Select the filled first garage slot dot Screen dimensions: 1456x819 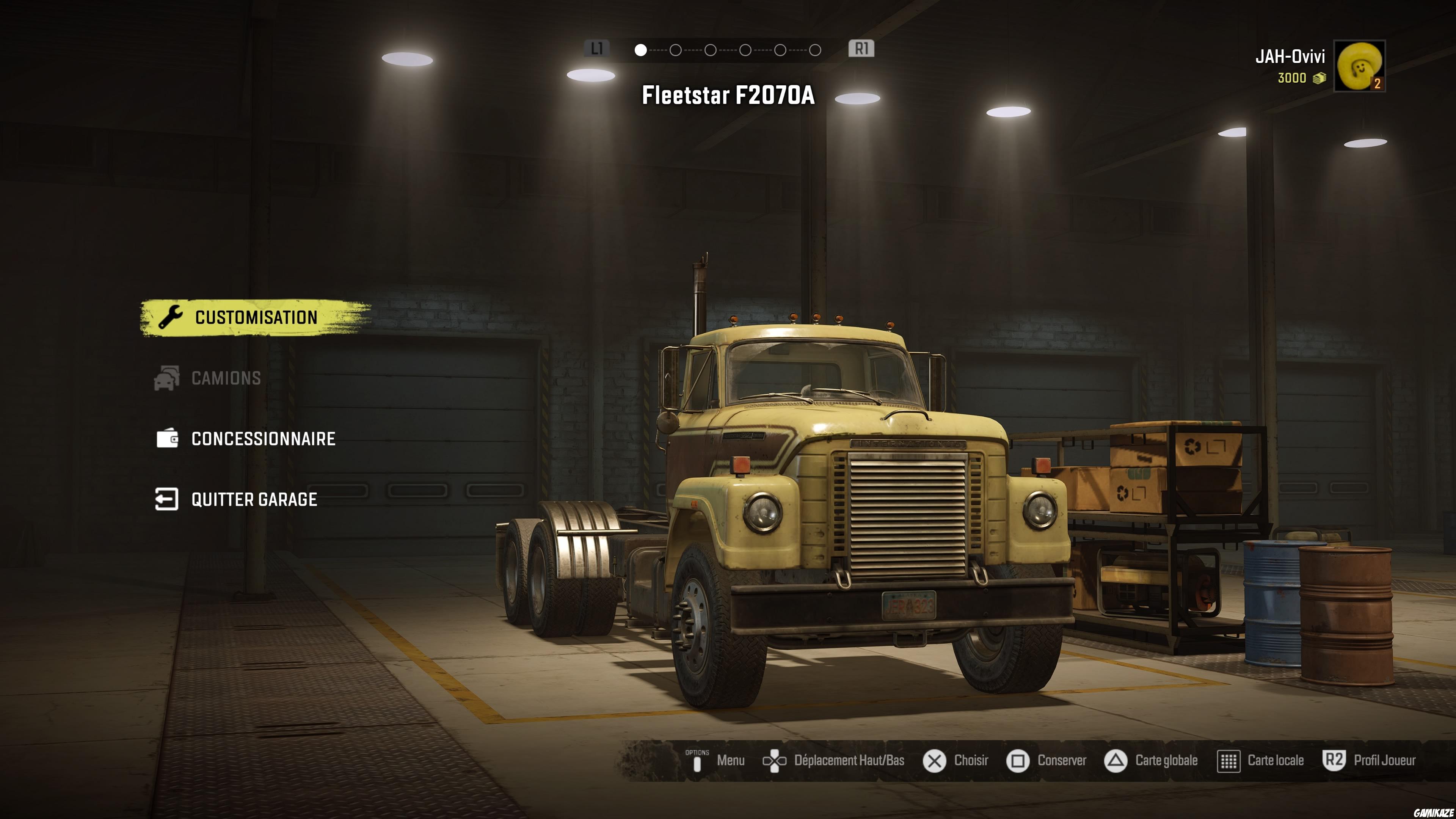[640, 50]
